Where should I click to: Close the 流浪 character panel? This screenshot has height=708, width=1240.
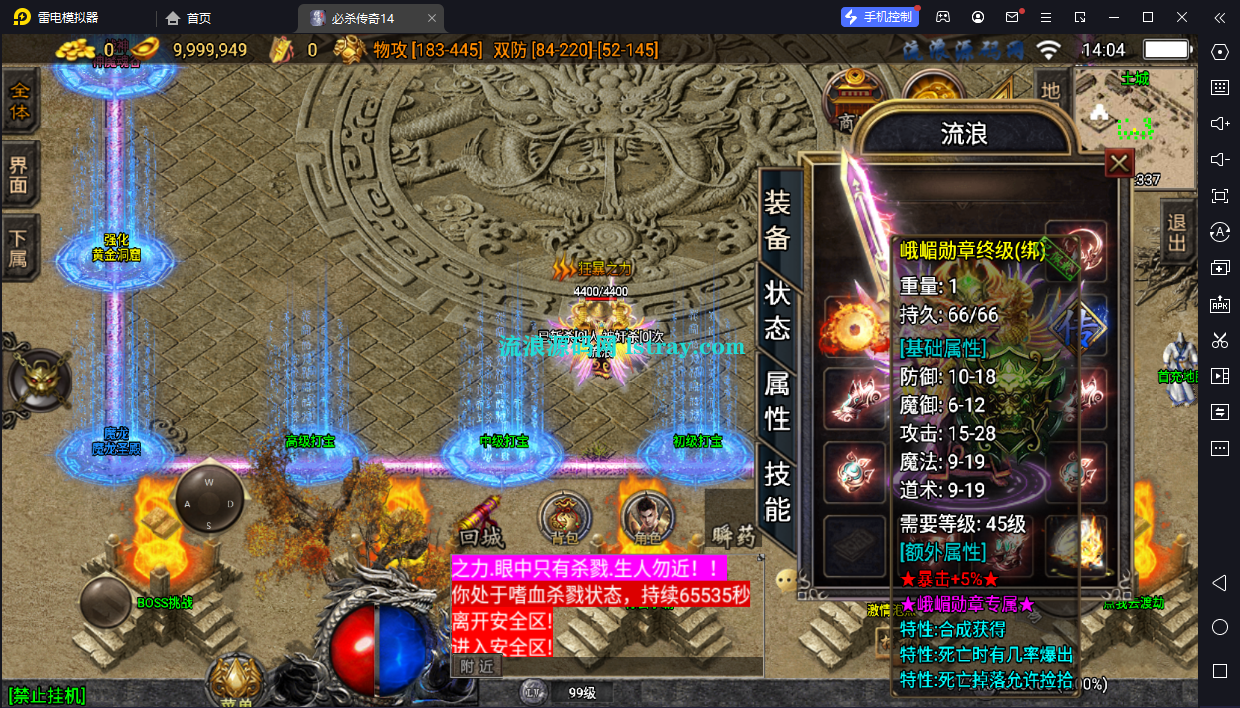tap(1119, 163)
